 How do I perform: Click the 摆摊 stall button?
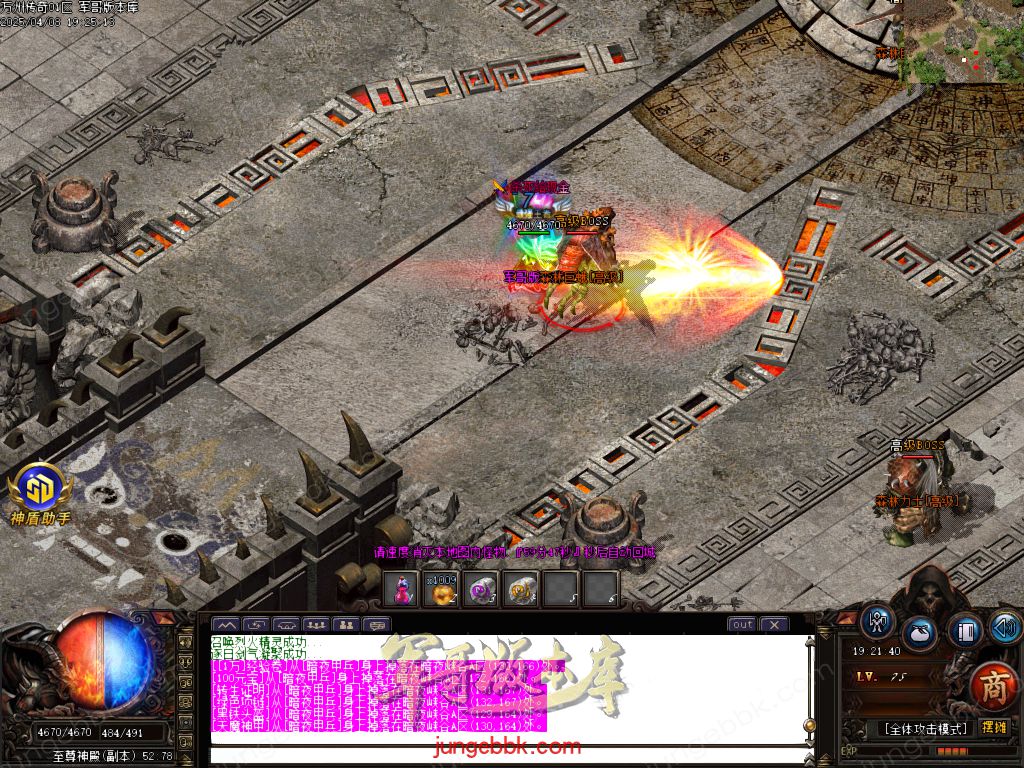(994, 727)
